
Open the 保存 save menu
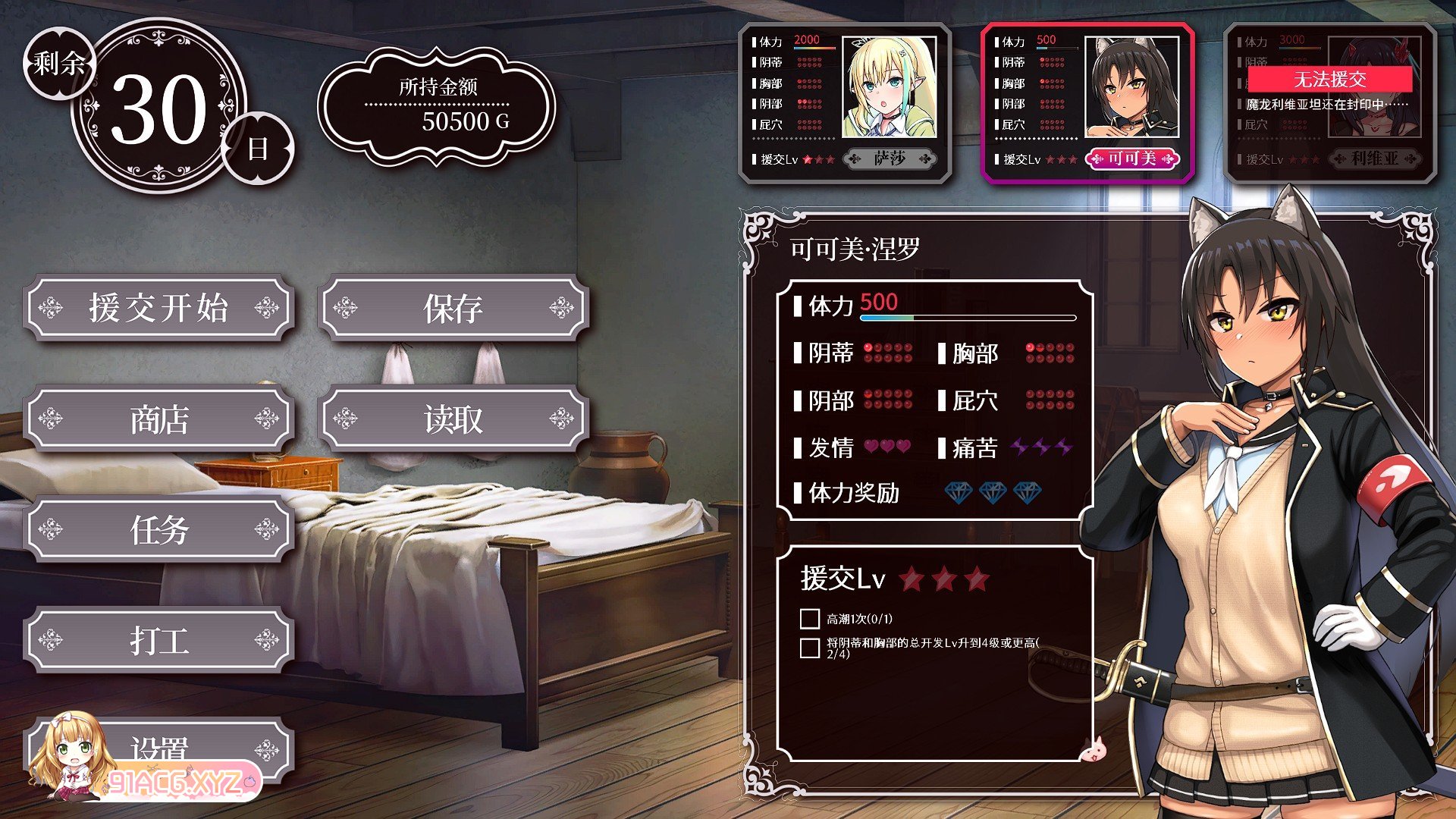tap(453, 308)
